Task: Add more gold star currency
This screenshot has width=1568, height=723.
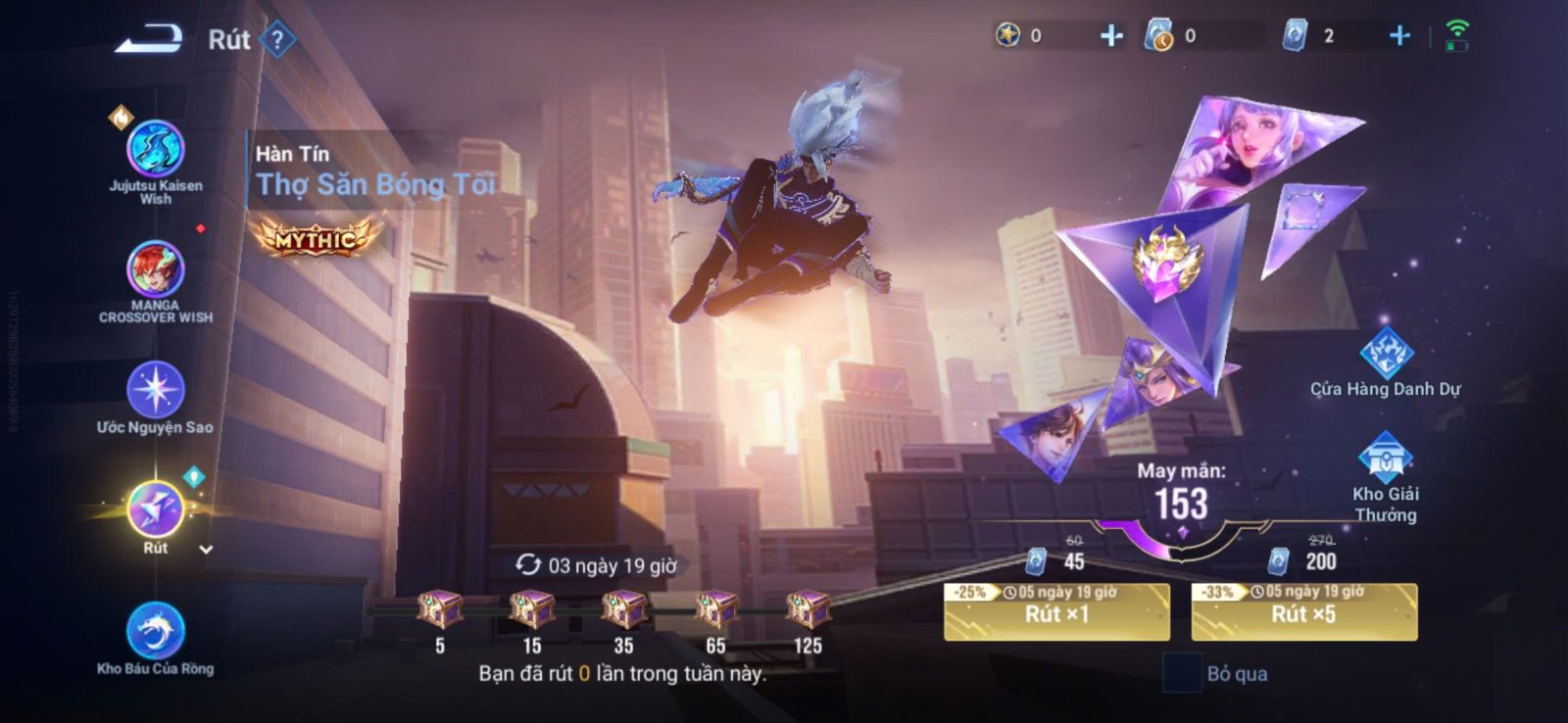Action: [1111, 36]
